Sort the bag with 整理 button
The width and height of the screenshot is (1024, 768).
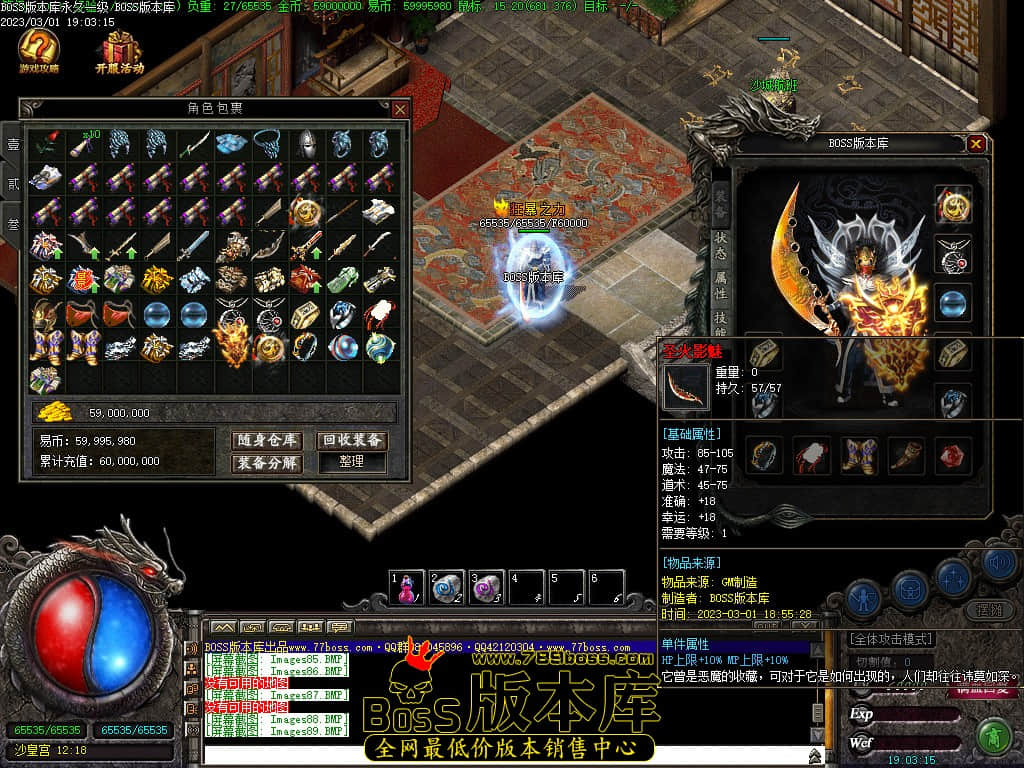[x=352, y=463]
